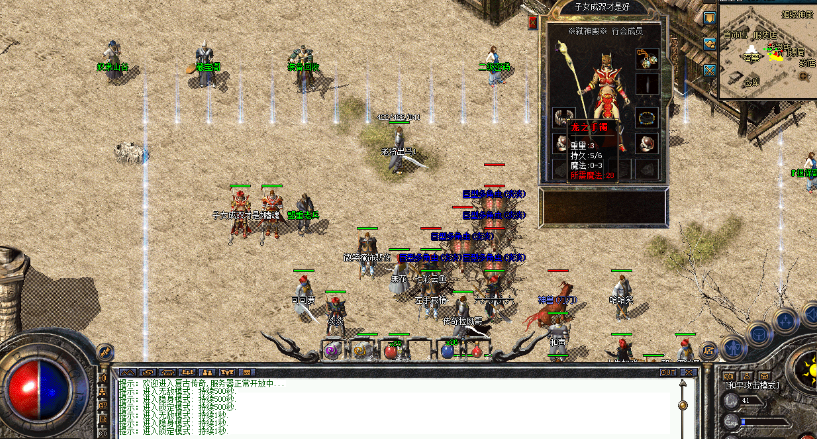
Task: Use the blue potion in the hotbar
Action: (447, 351)
